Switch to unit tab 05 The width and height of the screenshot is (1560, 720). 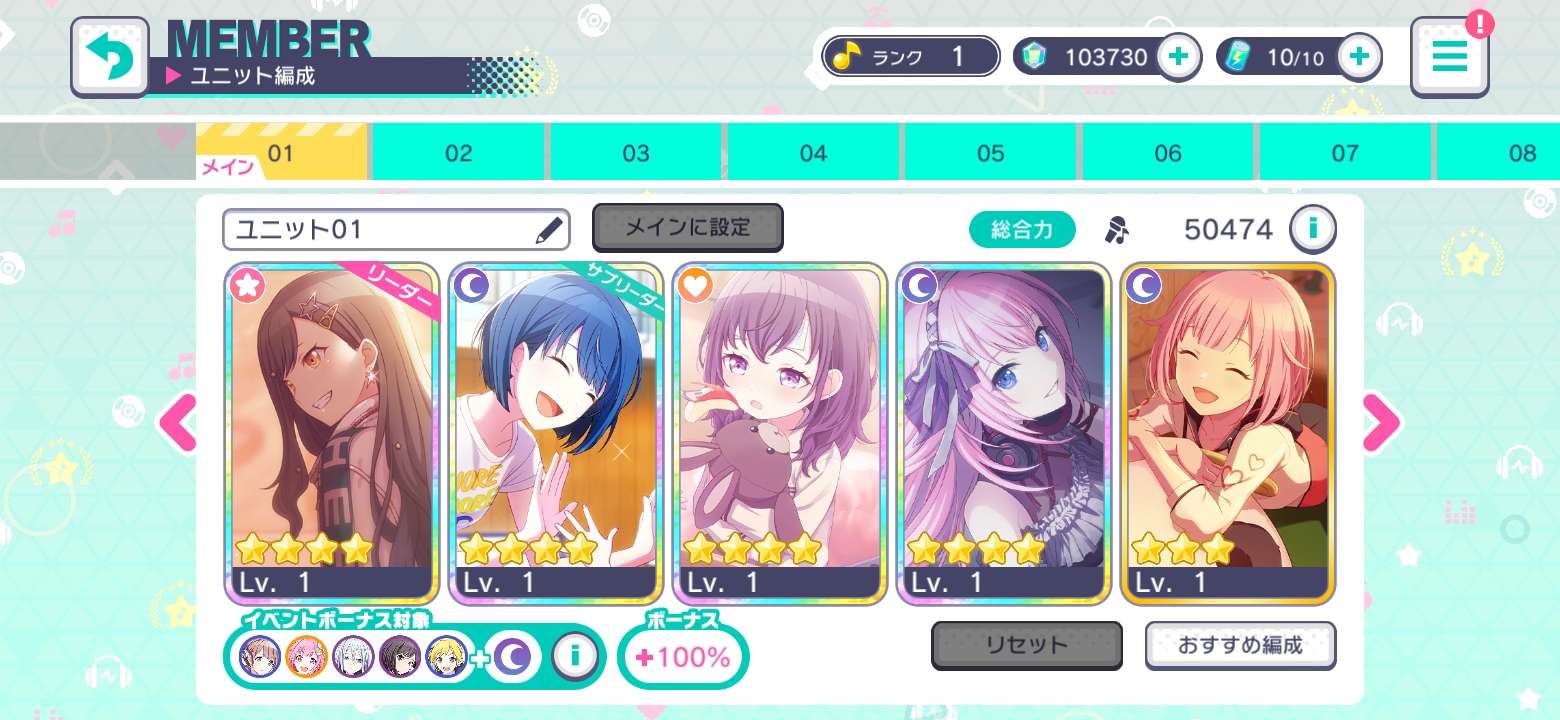tap(990, 152)
